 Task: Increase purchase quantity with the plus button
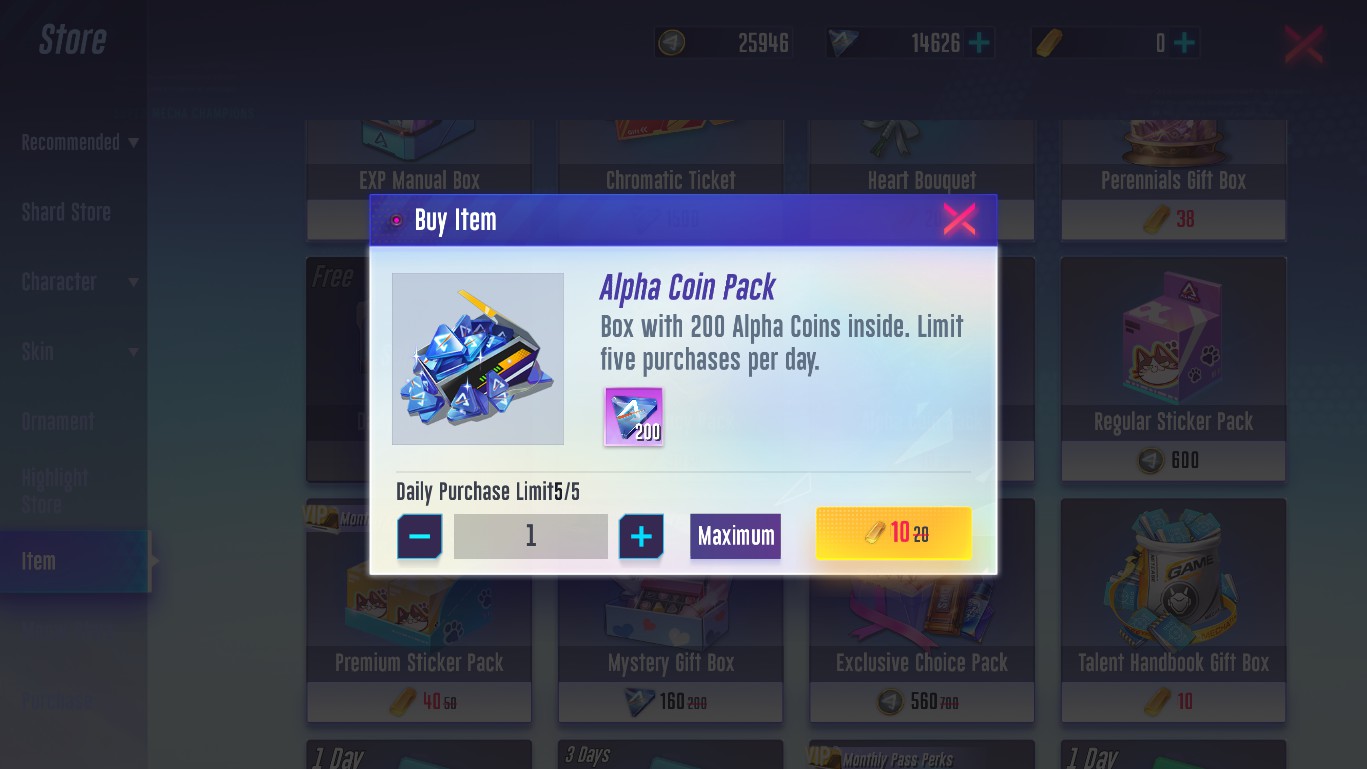641,537
